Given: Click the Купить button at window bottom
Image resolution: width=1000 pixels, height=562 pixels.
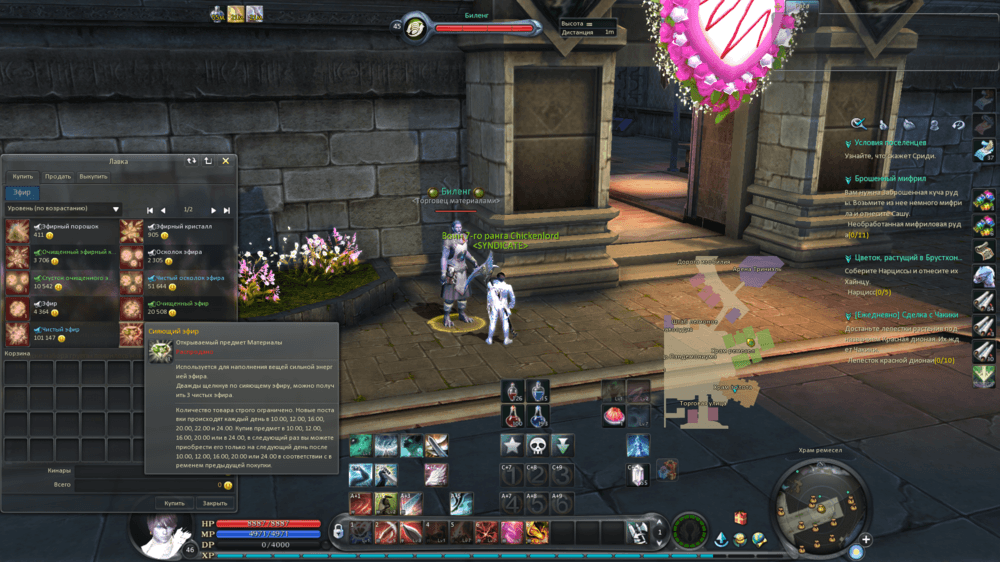Looking at the screenshot, I should [x=175, y=503].
